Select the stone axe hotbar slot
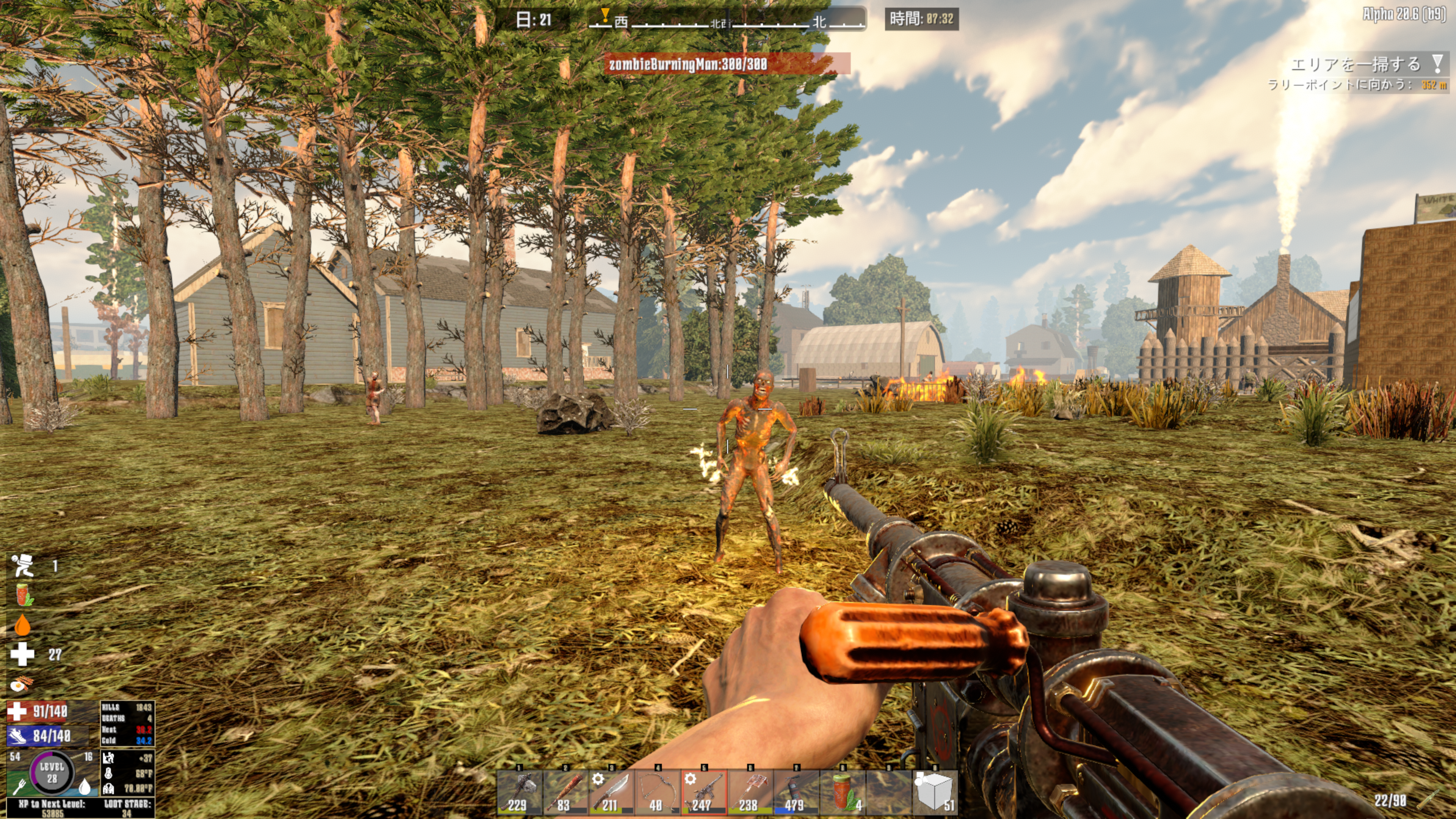1456x819 pixels. (519, 792)
